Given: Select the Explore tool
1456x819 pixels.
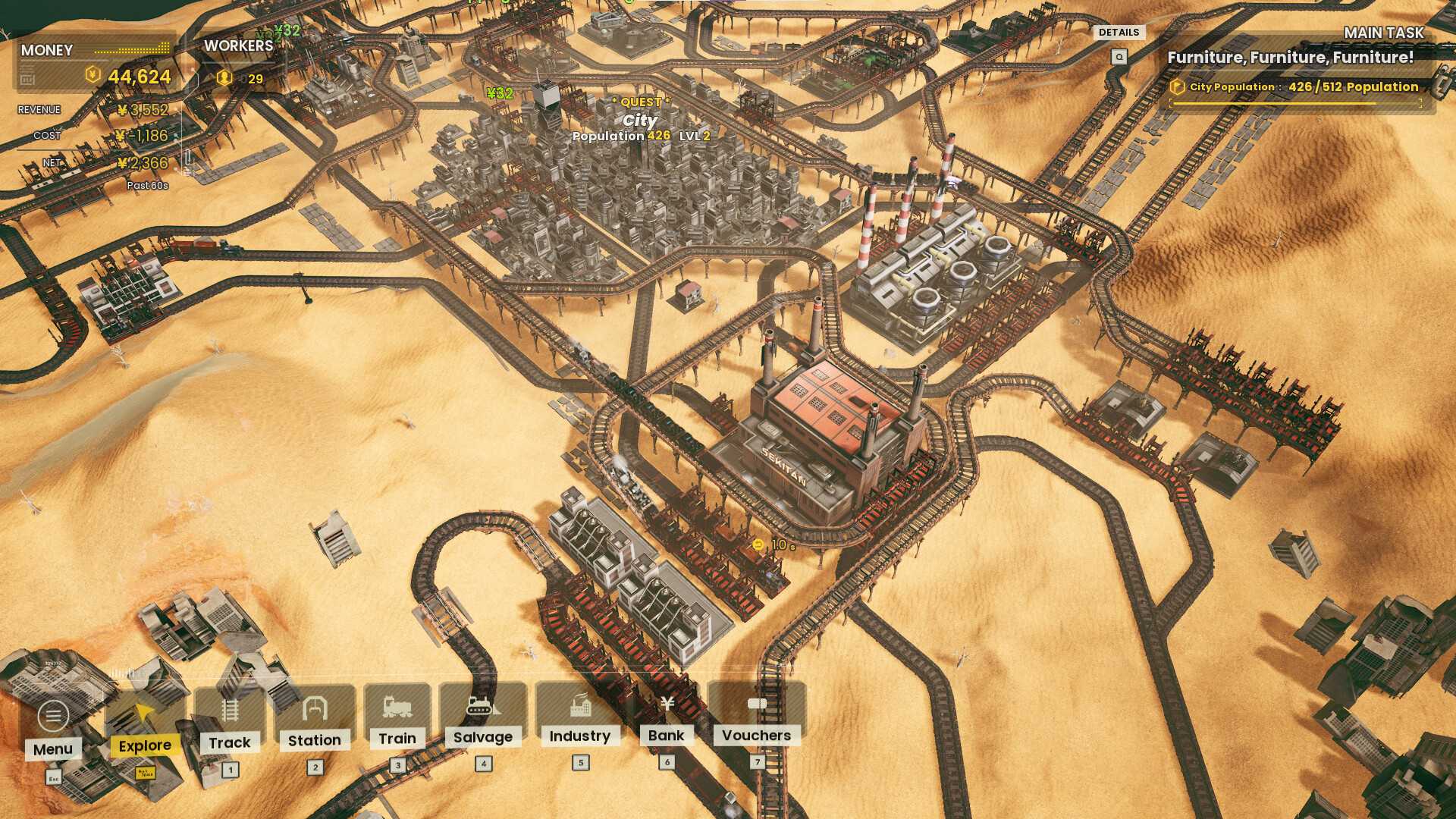Looking at the screenshot, I should [x=144, y=726].
